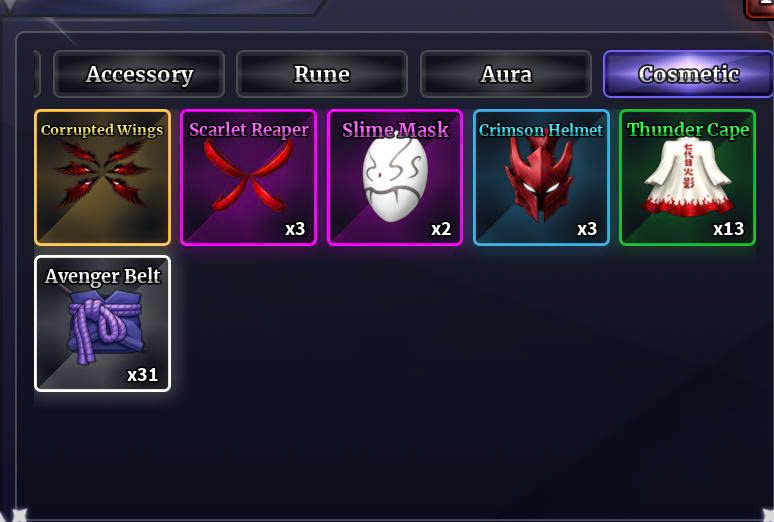
Task: Choose the Avenger Belt slot
Action: [102, 323]
